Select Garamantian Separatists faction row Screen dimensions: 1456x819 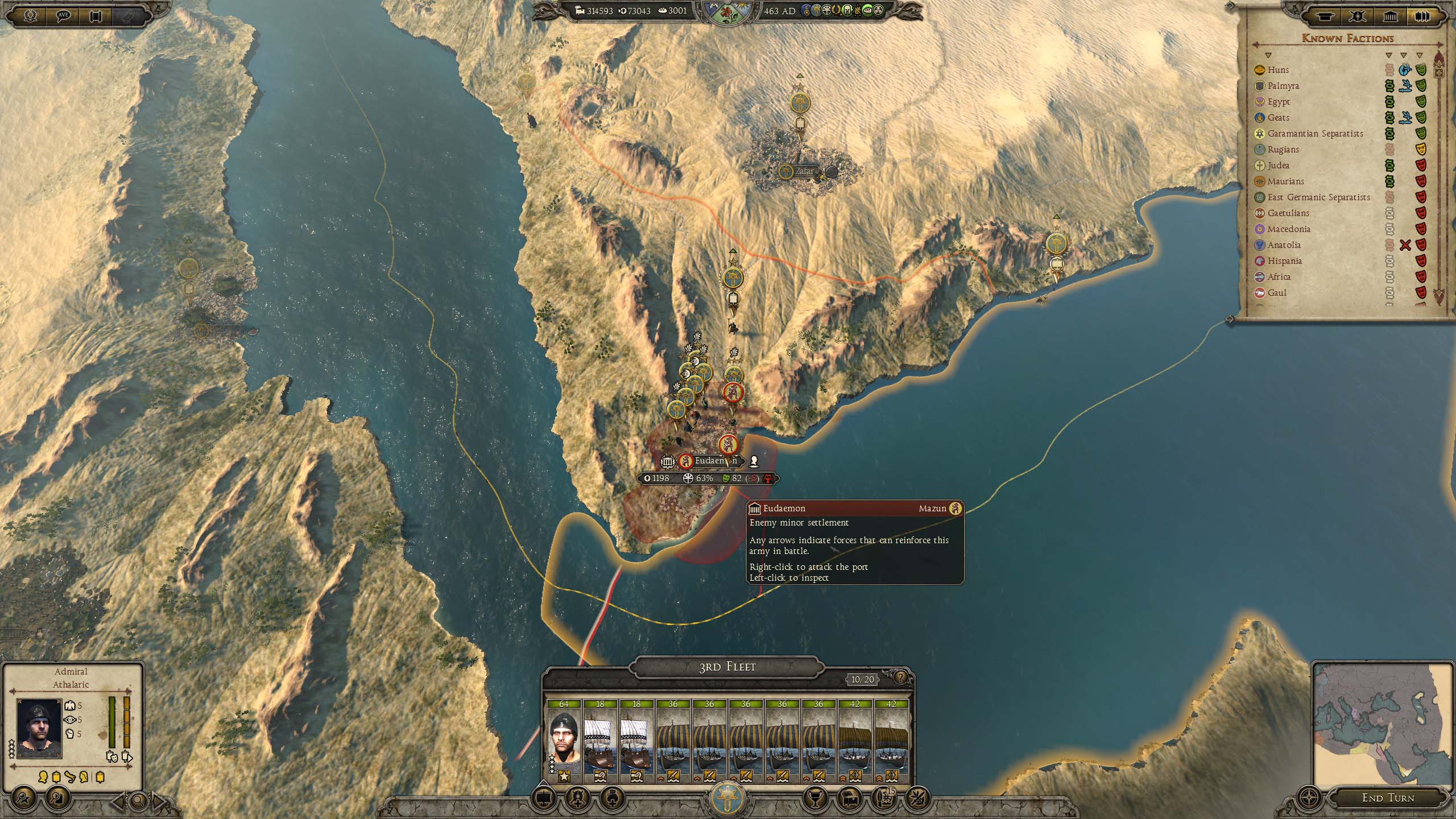pos(1314,134)
